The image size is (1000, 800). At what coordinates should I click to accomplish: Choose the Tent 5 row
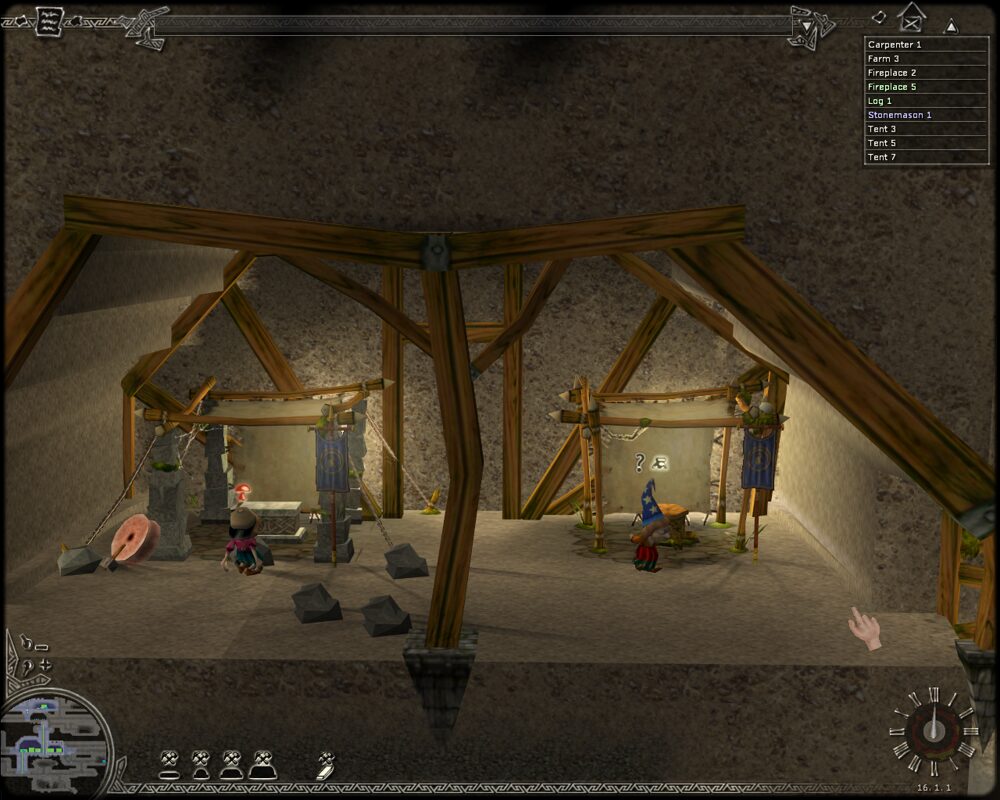tap(926, 143)
